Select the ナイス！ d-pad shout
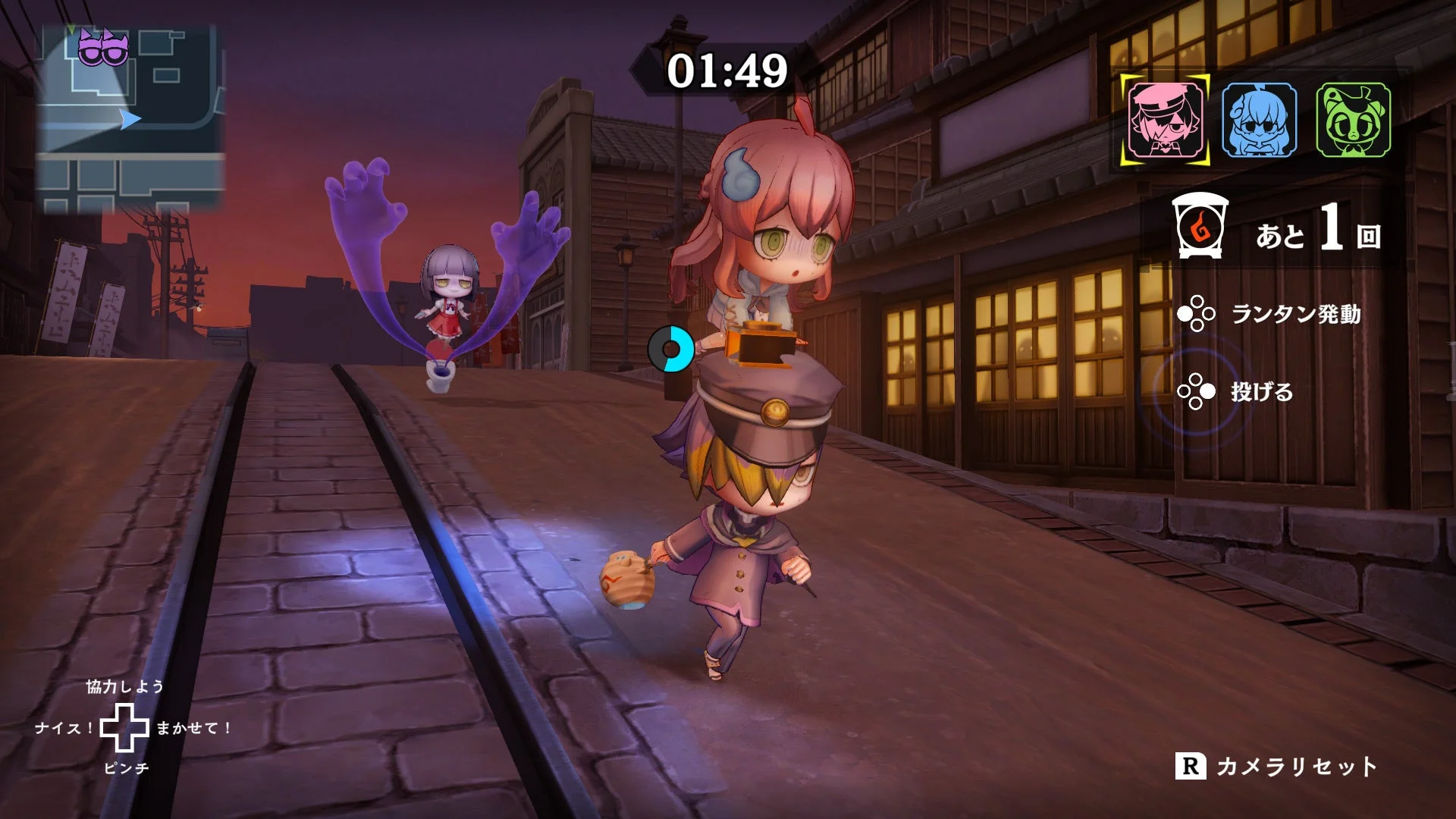This screenshot has width=1456, height=819. pyautogui.click(x=62, y=730)
